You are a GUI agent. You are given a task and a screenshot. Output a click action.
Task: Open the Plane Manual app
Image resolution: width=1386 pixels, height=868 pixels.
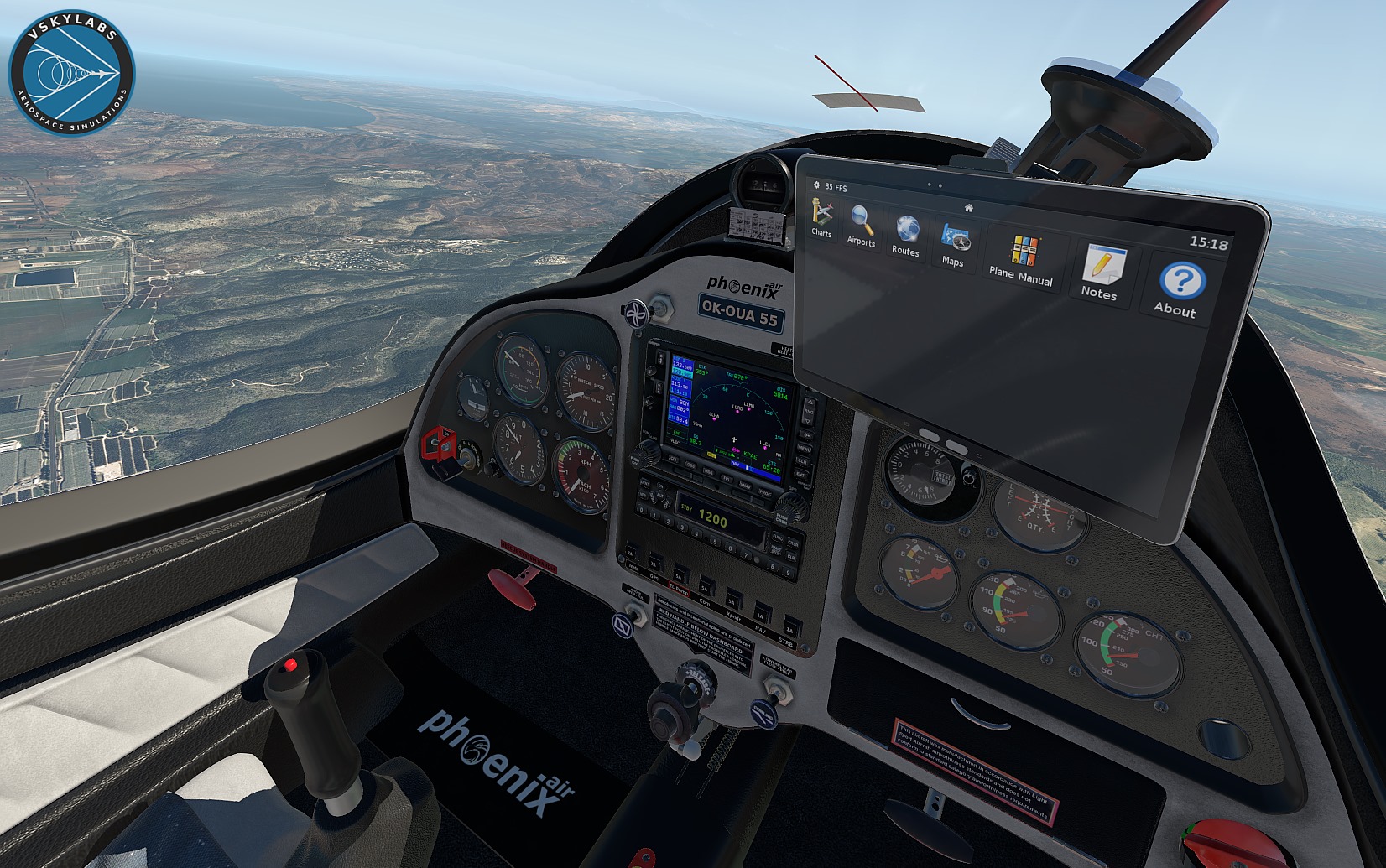pyautogui.click(x=1022, y=255)
